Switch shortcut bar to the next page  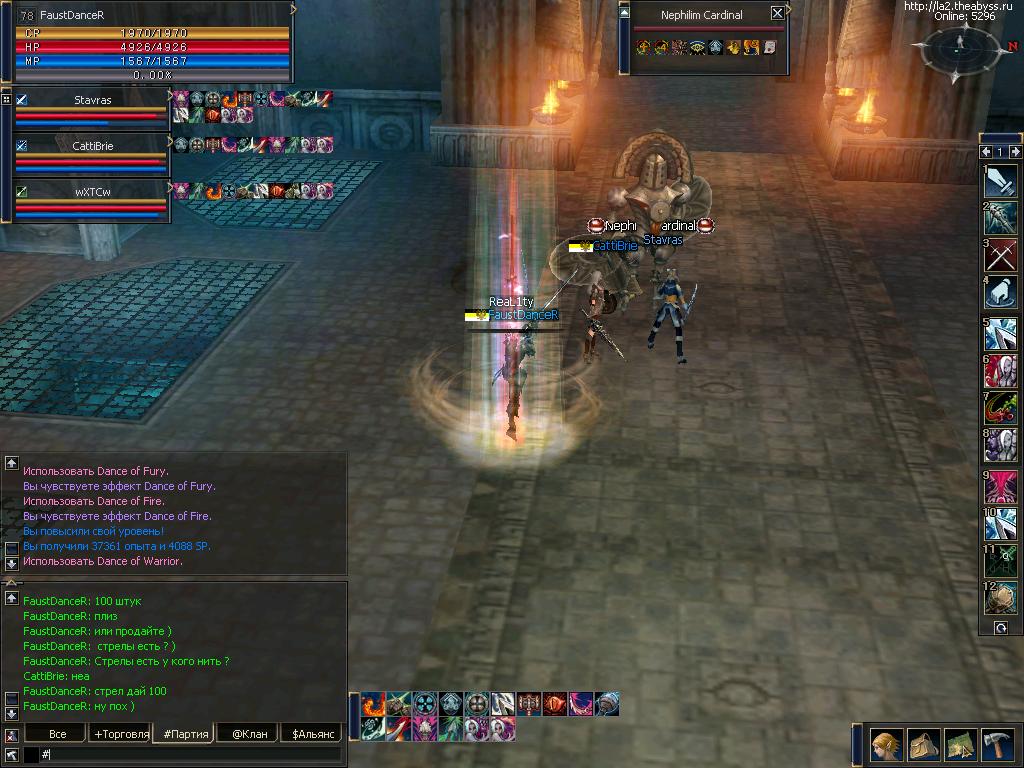point(1016,152)
